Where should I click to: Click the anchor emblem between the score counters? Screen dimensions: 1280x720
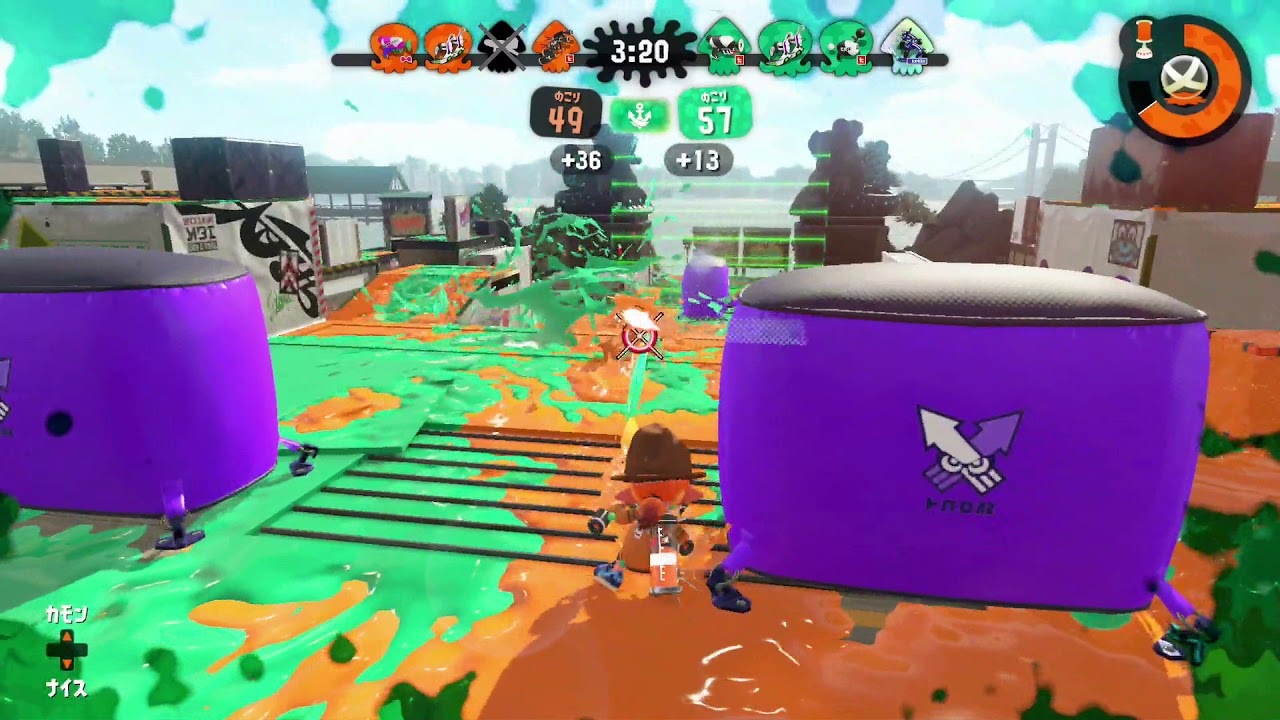click(x=640, y=115)
